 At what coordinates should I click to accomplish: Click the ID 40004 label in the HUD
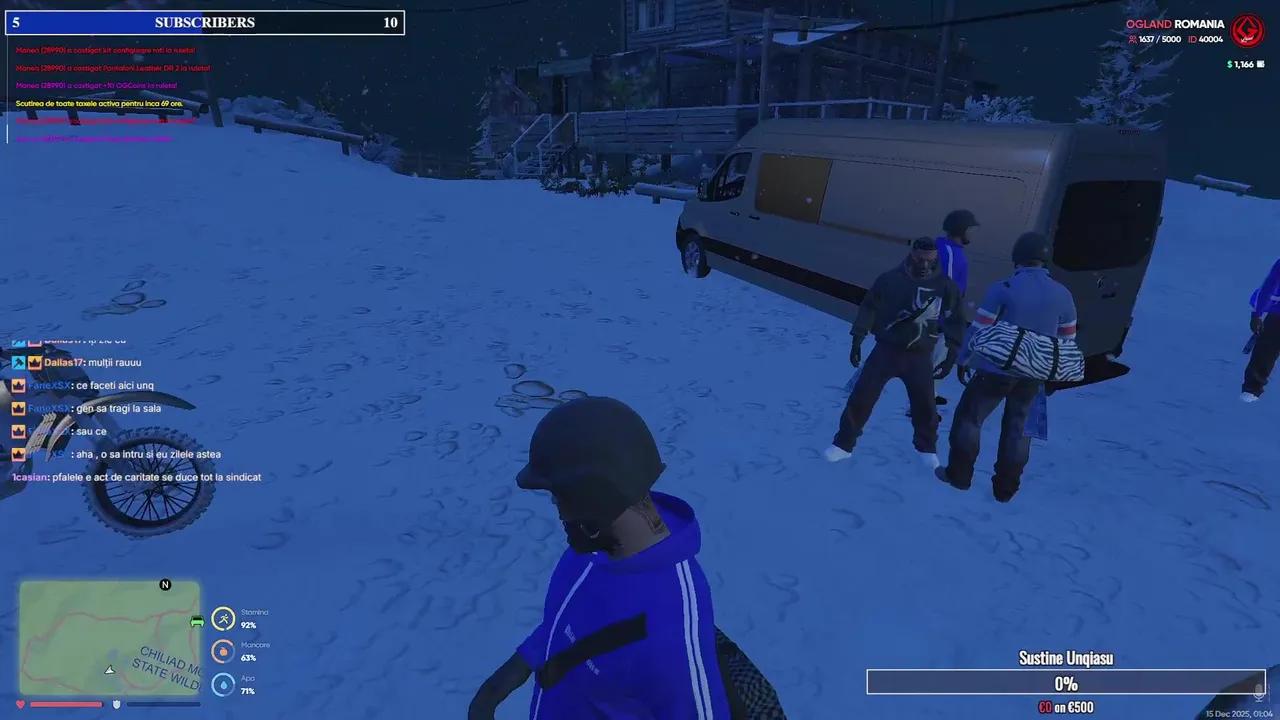1207,39
